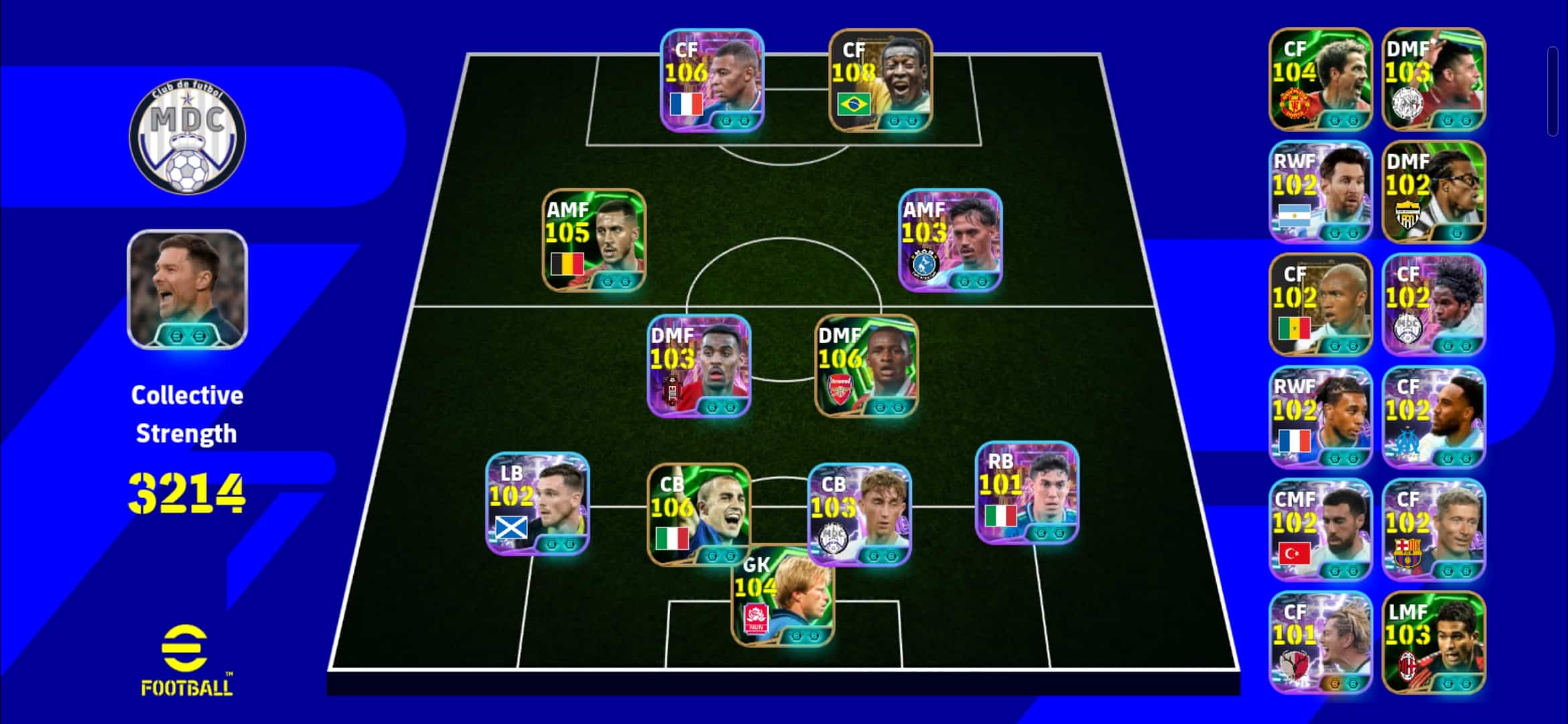The height and width of the screenshot is (724, 1568).
Task: Choose the RWF 102 Argentina substitute card
Action: click(1320, 192)
